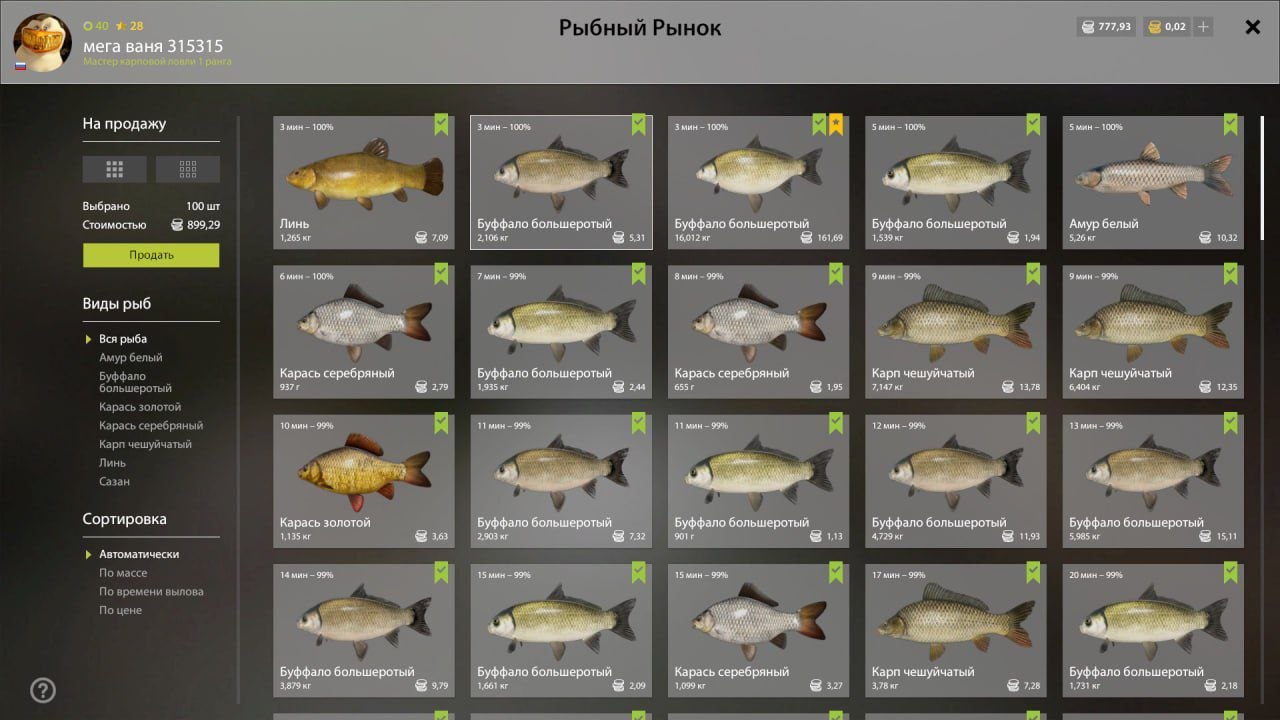Pick the Амур белый 5,26 кг card
1280x720 pixels.
pyautogui.click(x=1152, y=181)
